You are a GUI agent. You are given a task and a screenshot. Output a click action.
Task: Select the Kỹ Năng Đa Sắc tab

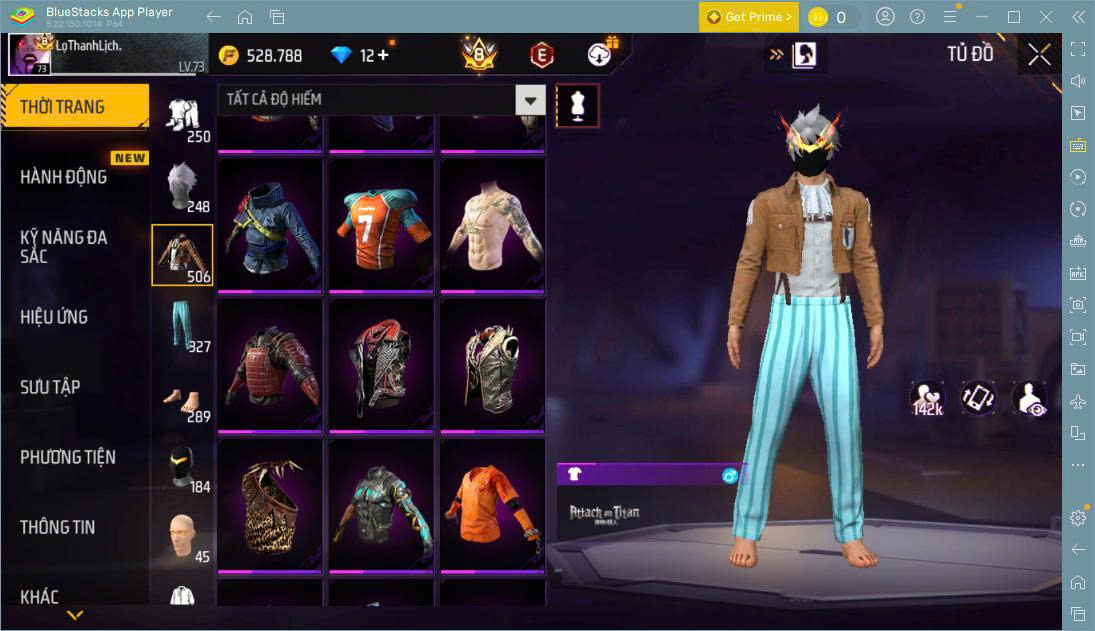(x=64, y=247)
